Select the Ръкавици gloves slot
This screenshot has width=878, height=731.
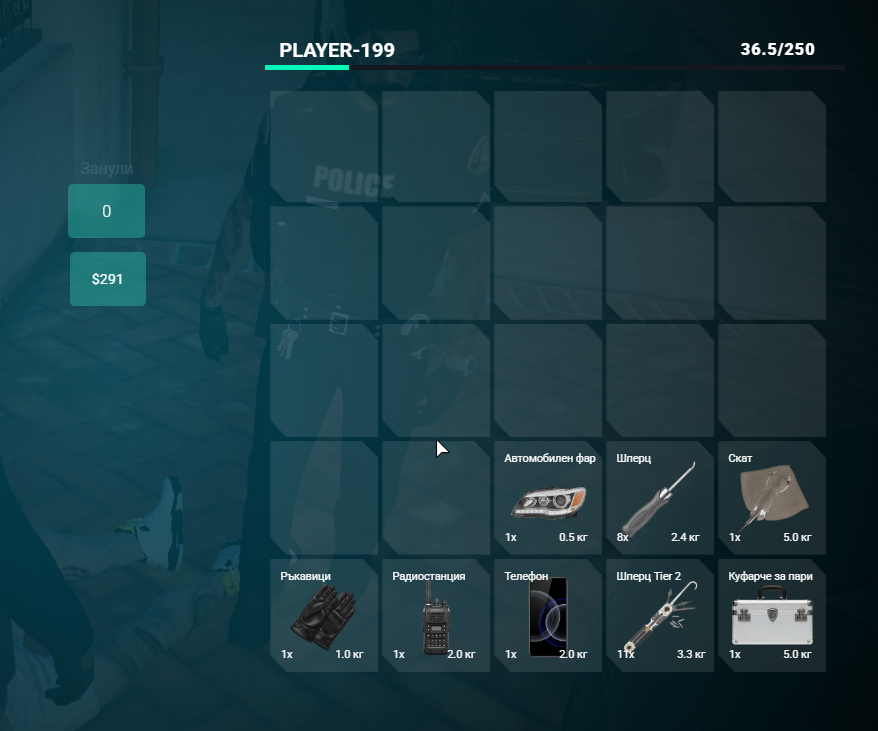324,615
